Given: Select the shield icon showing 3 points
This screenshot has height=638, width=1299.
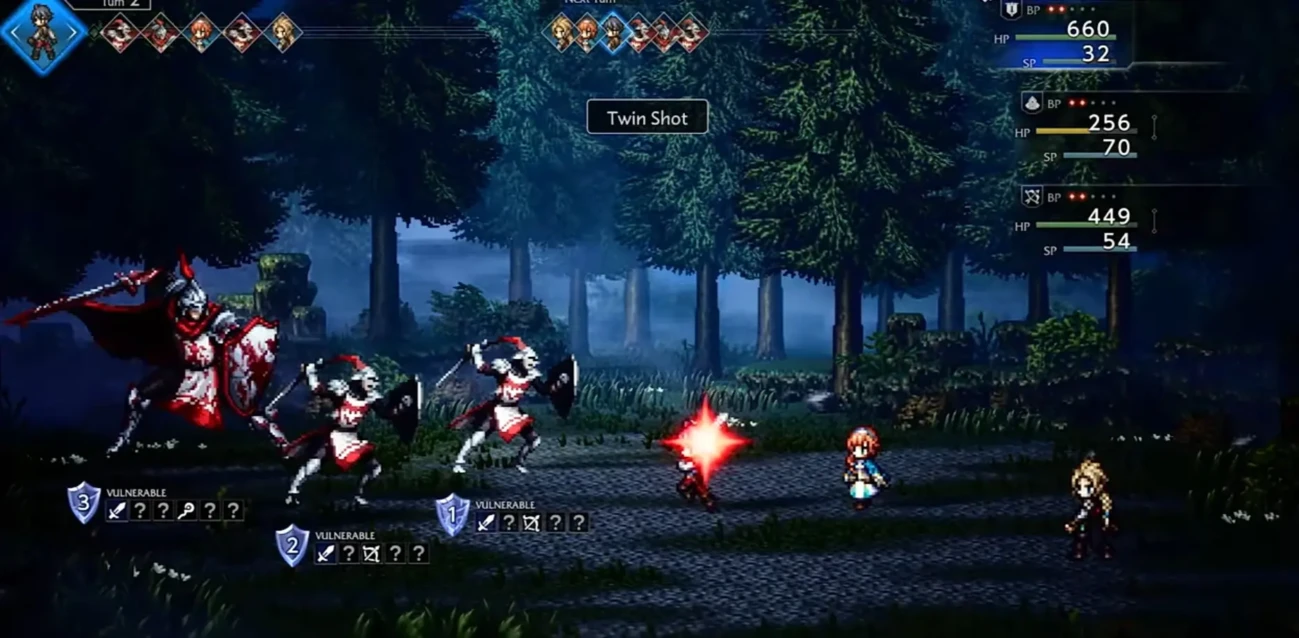Looking at the screenshot, I should pyautogui.click(x=84, y=502).
